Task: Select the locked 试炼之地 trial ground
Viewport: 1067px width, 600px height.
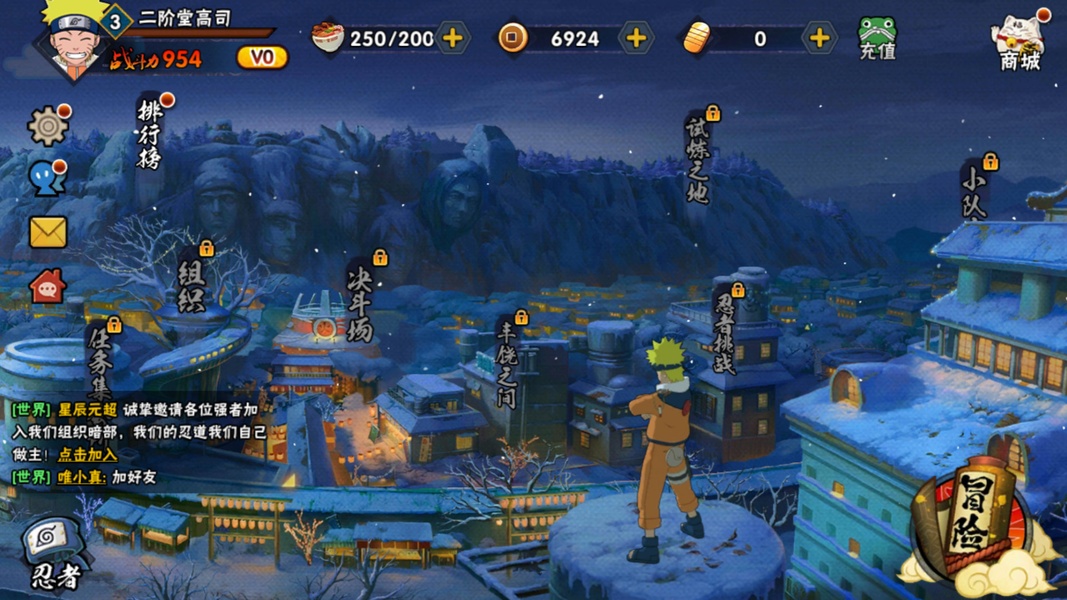Action: pyautogui.click(x=698, y=160)
